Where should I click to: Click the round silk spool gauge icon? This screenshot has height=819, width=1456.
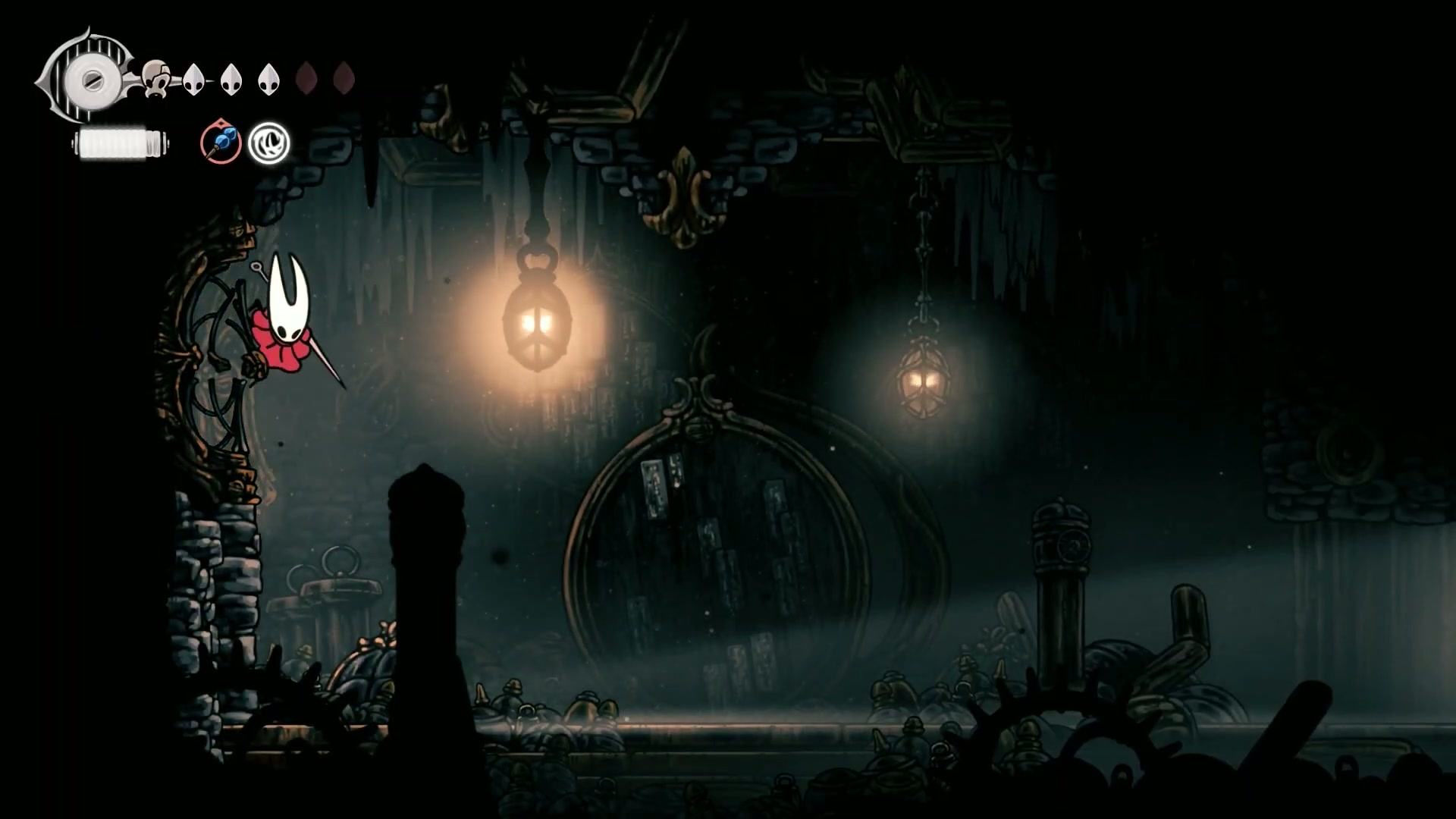click(x=89, y=78)
